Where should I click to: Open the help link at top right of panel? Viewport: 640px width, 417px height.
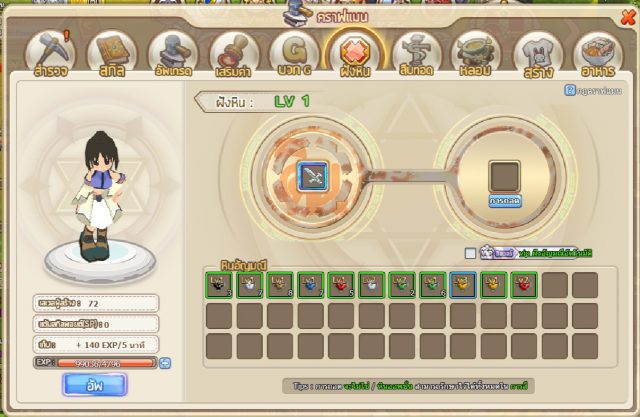(599, 90)
